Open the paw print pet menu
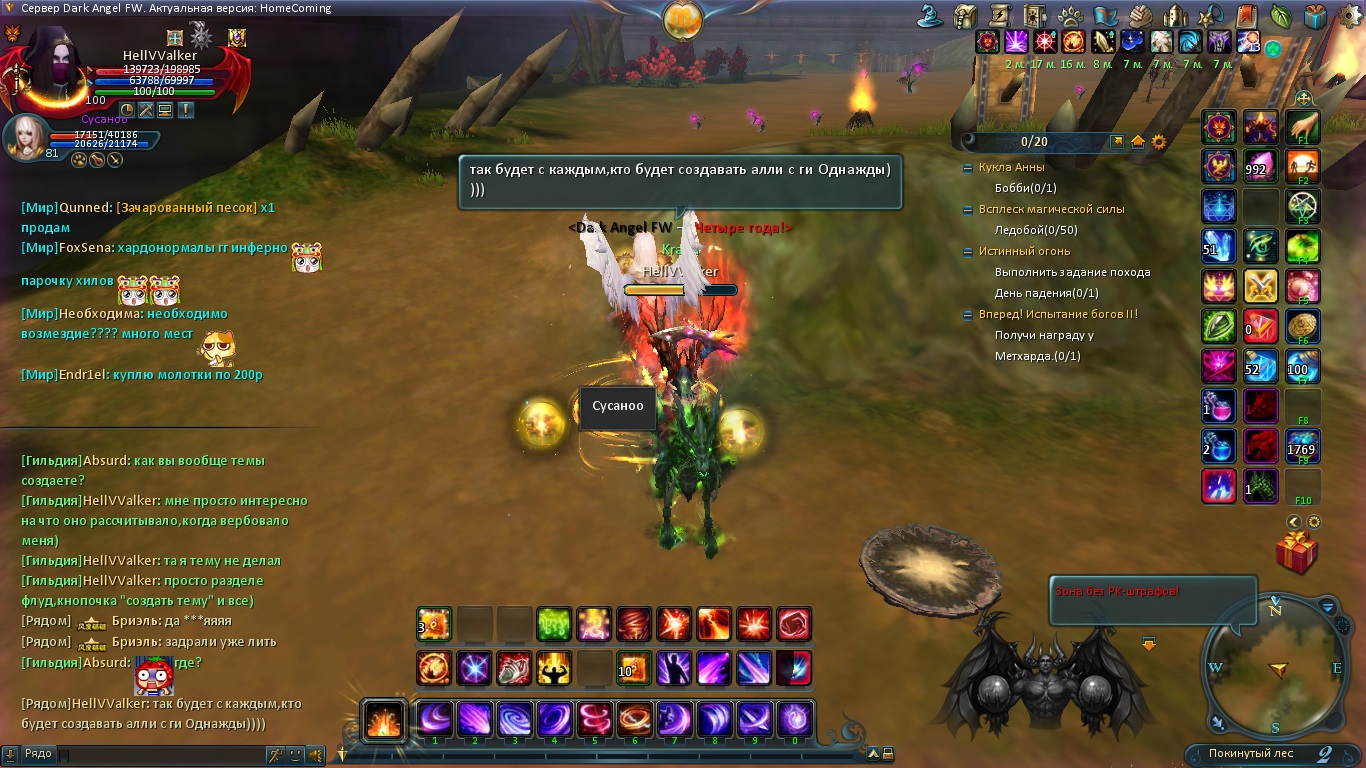The image size is (1366, 768). [x=1069, y=16]
